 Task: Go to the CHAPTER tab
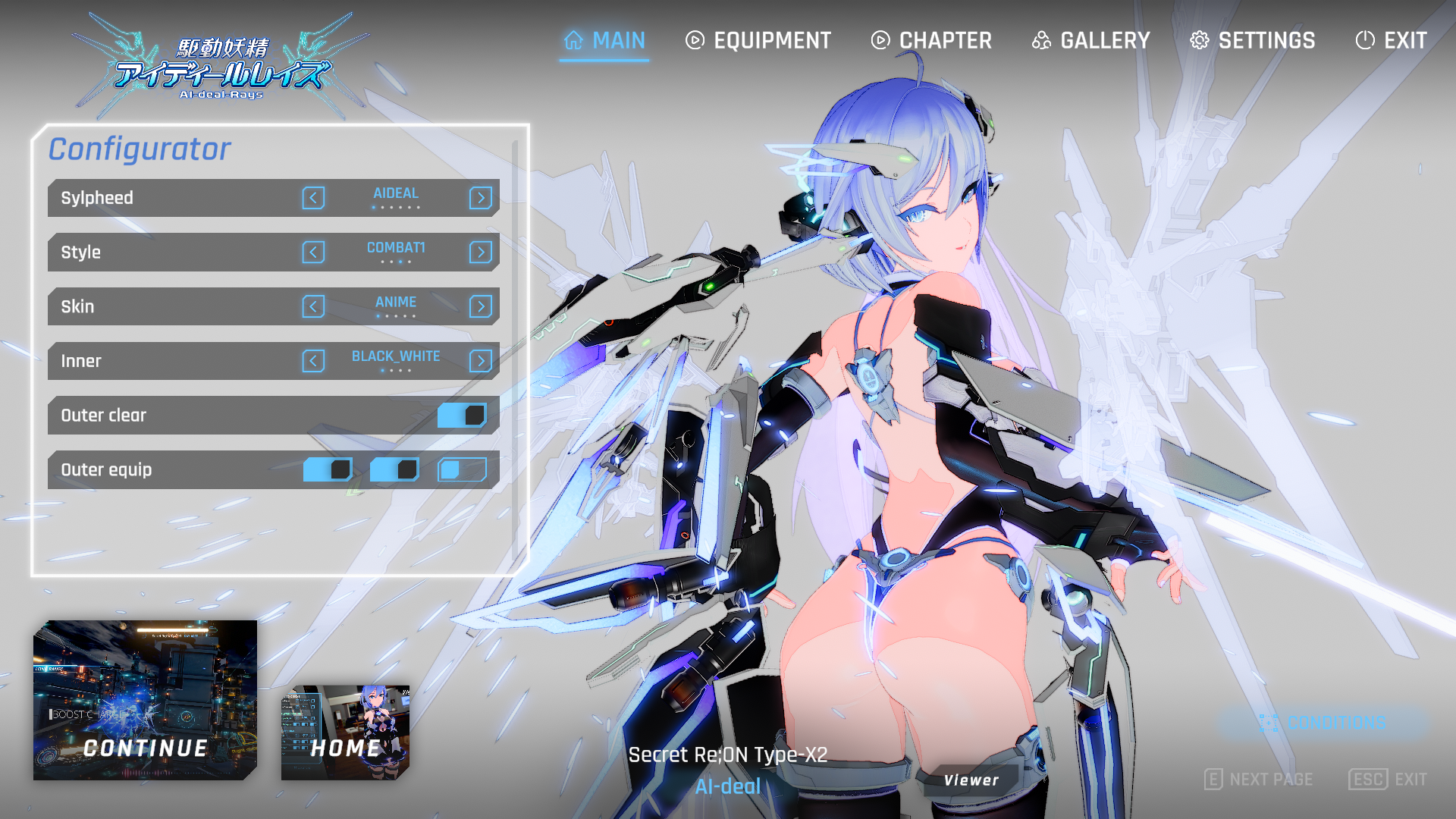931,40
